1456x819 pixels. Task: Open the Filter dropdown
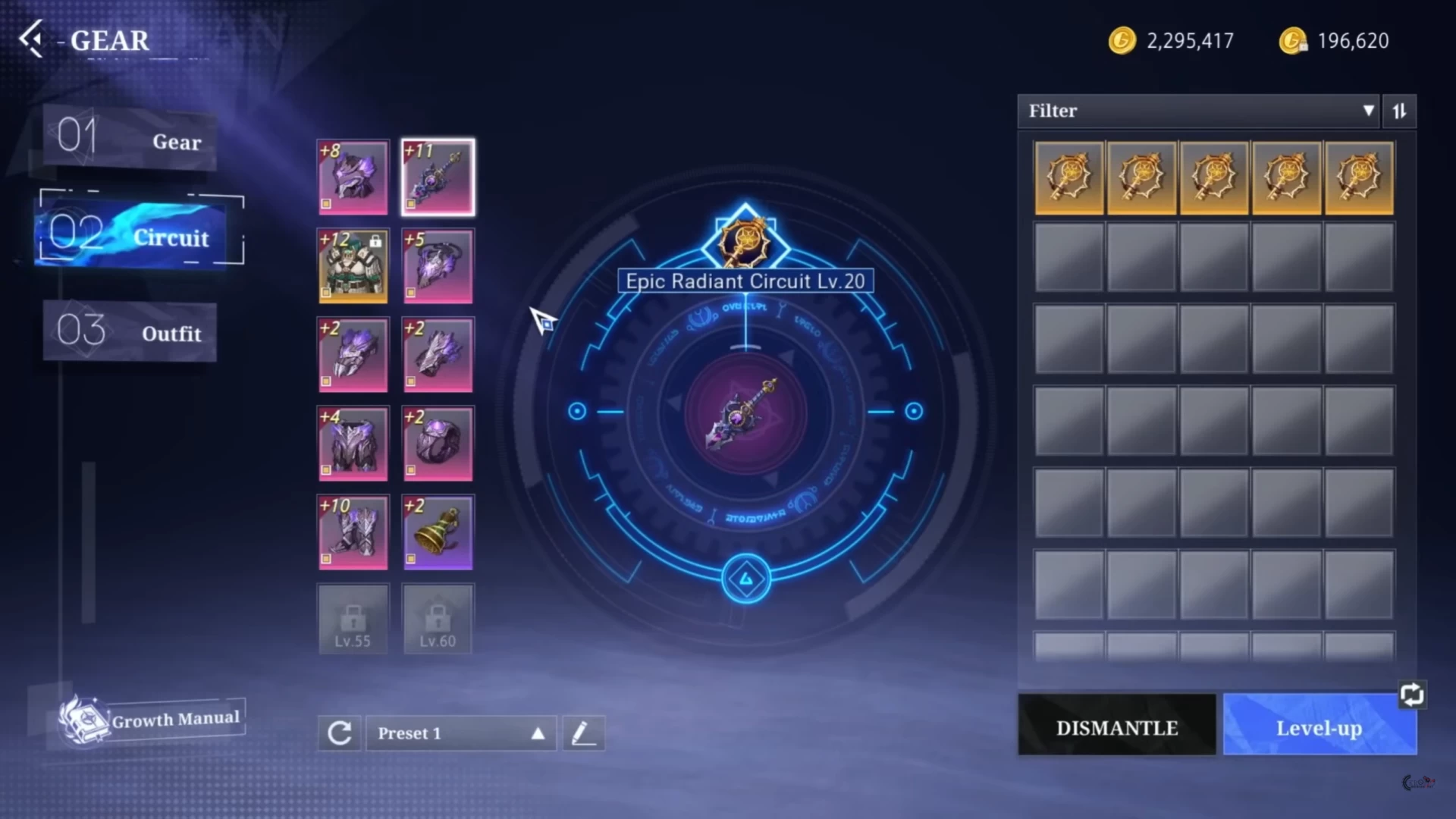tap(1198, 111)
